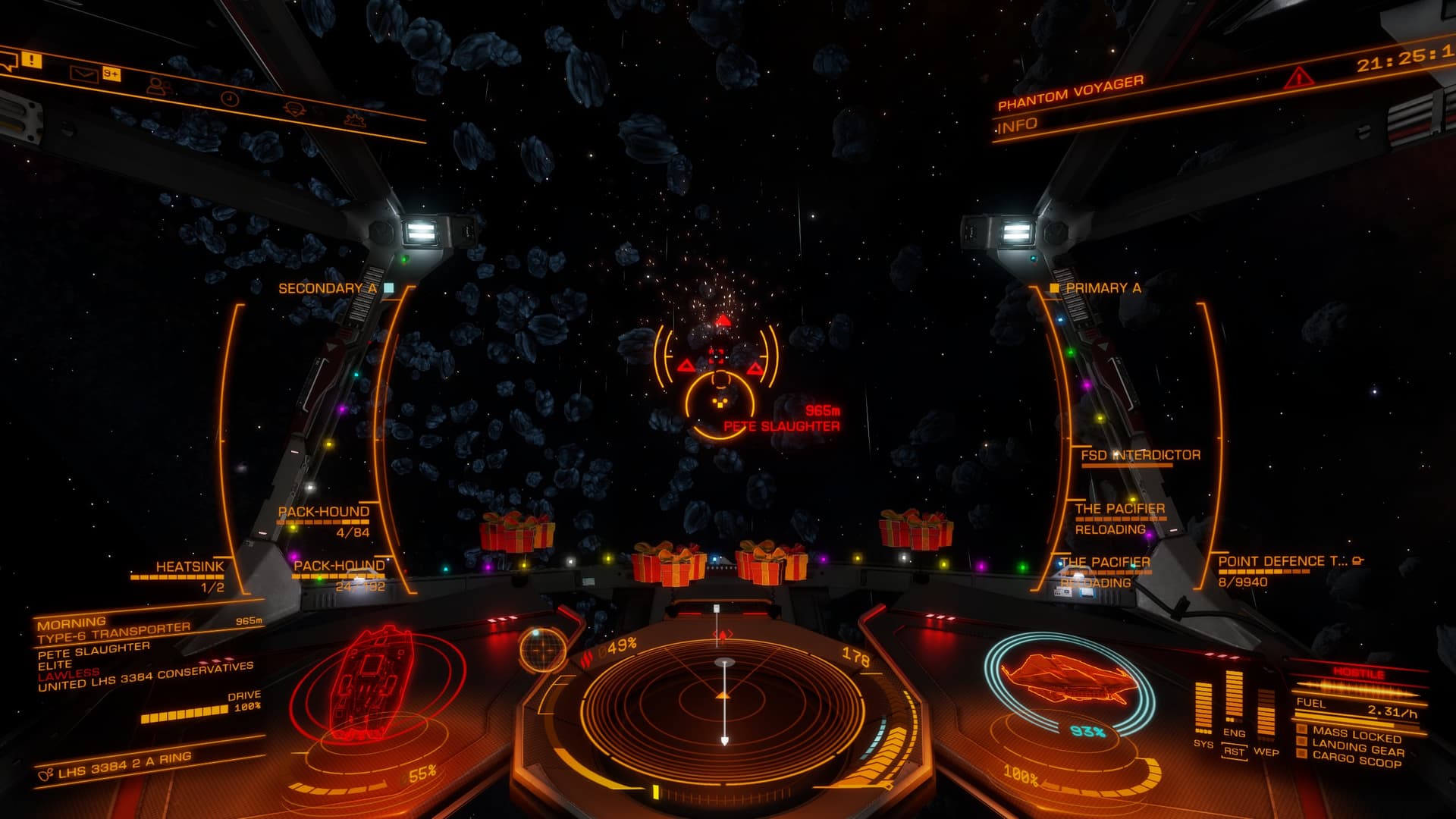Select the gear settings comms tab

pyautogui.click(x=353, y=120)
